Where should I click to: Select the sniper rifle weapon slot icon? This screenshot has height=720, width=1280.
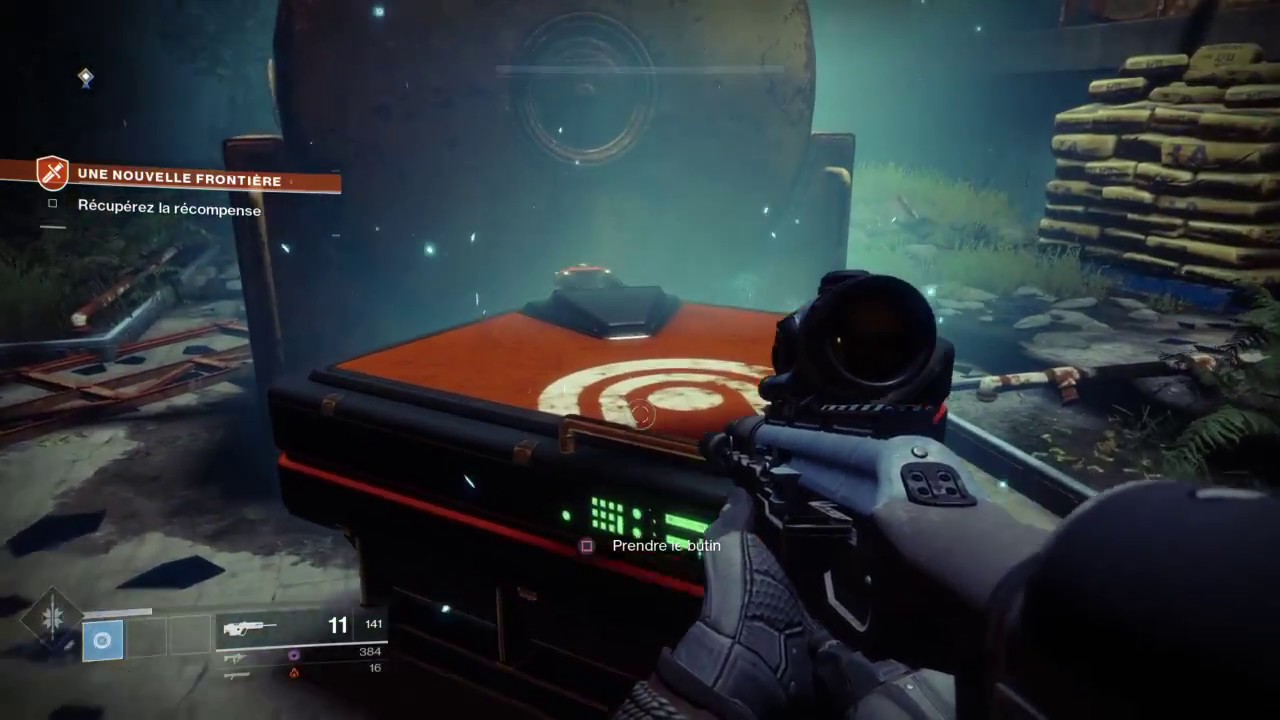pos(239,675)
